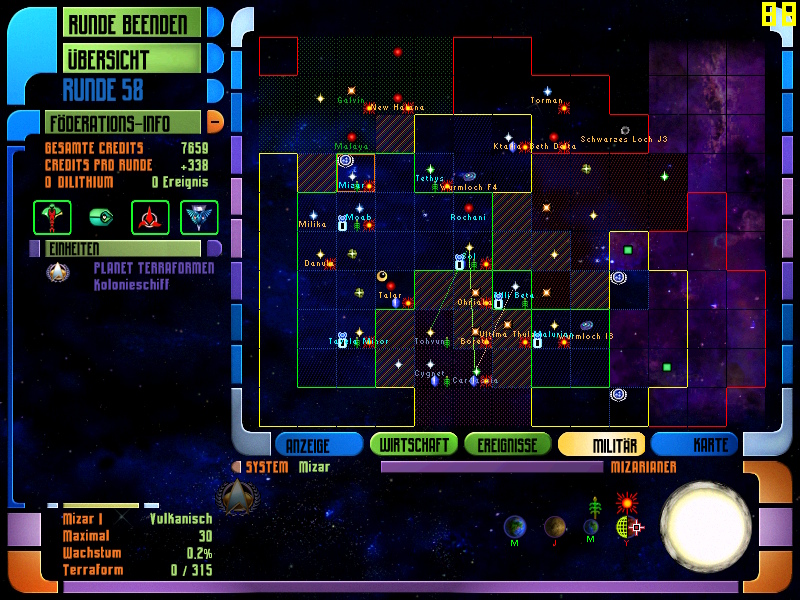The height and width of the screenshot is (600, 800).
Task: Choose the Karte map view
Action: click(x=697, y=444)
